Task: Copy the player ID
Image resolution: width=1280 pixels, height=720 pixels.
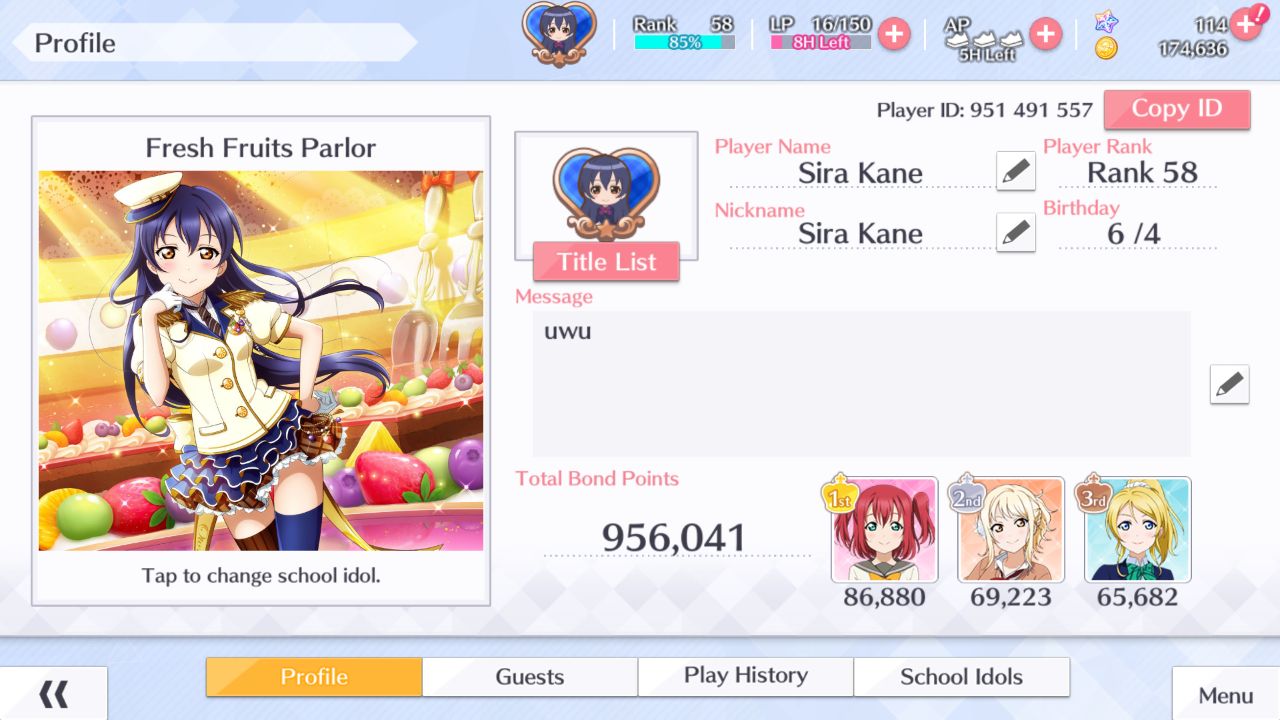Action: click(x=1176, y=109)
